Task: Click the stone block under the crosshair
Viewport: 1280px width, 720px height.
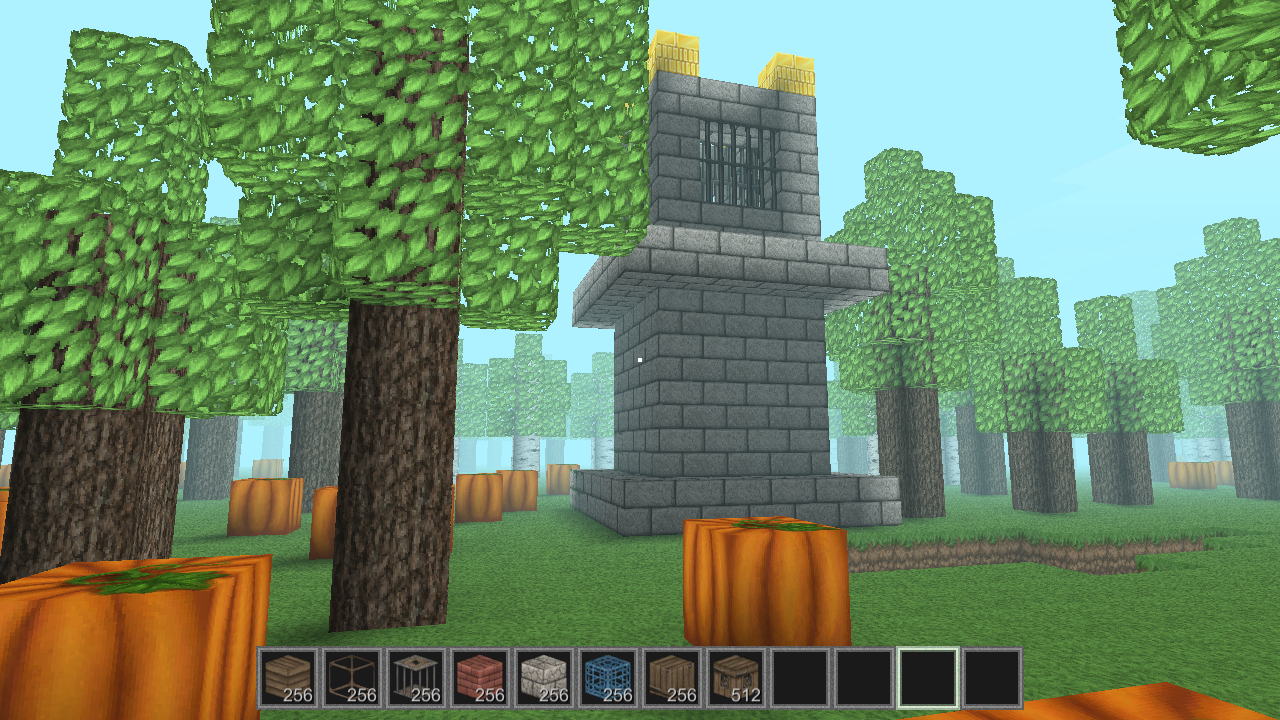Action: click(640, 360)
